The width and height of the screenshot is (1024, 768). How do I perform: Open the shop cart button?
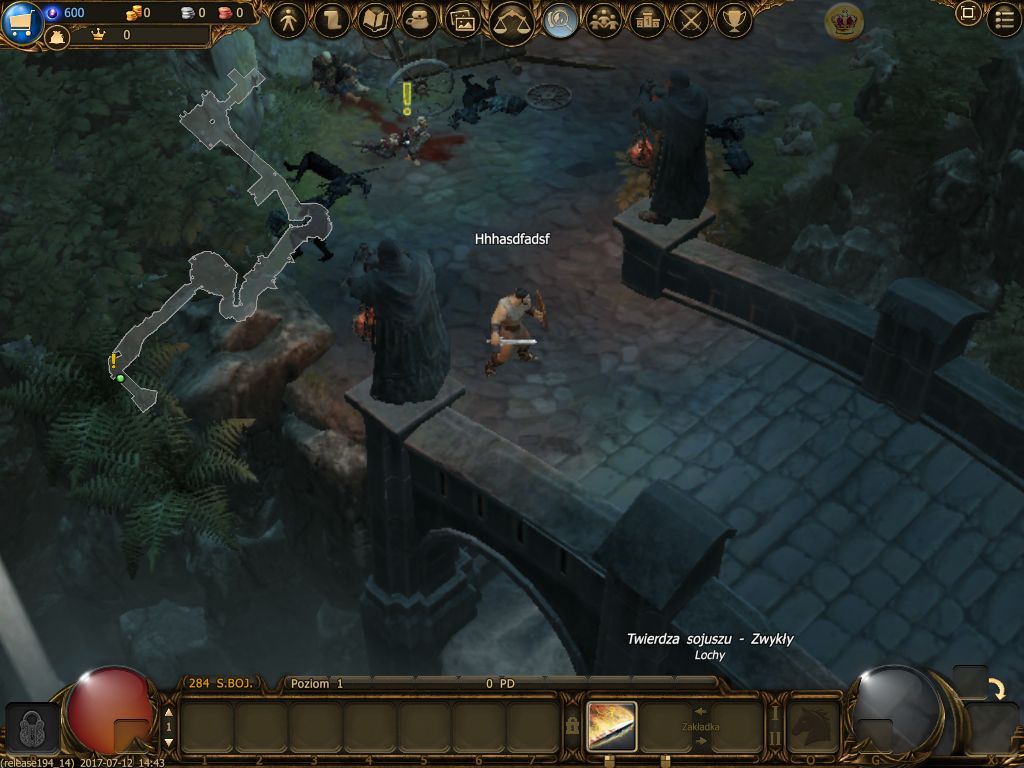coord(20,22)
